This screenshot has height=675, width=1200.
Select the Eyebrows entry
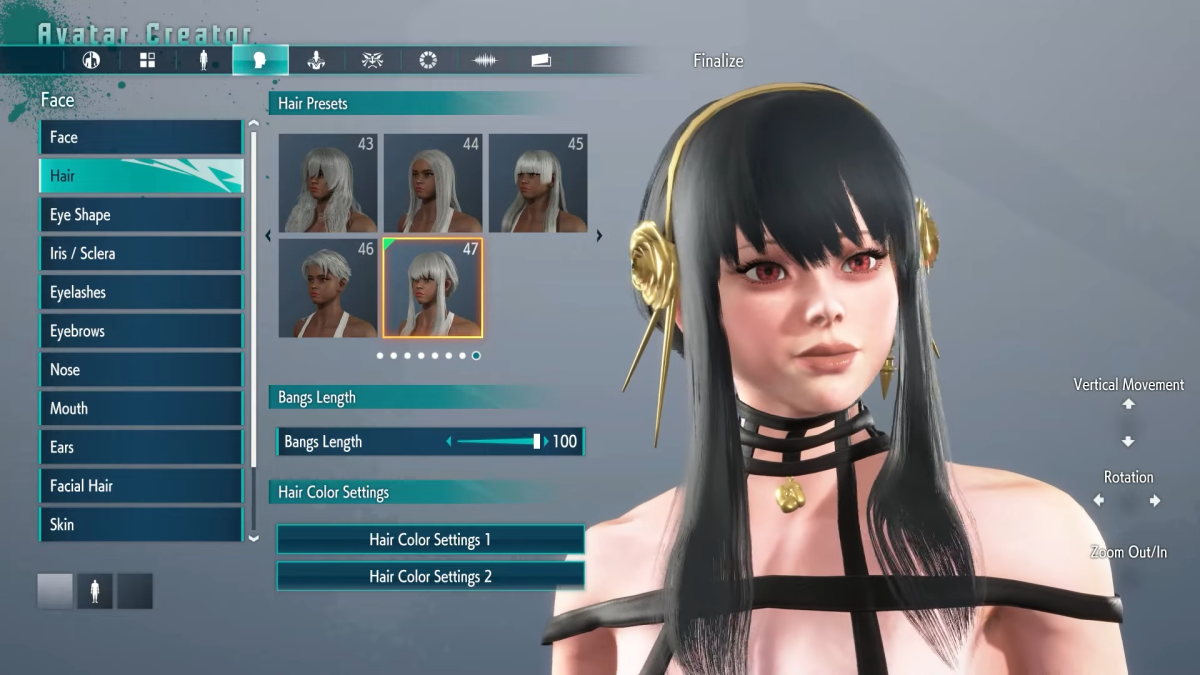(140, 331)
